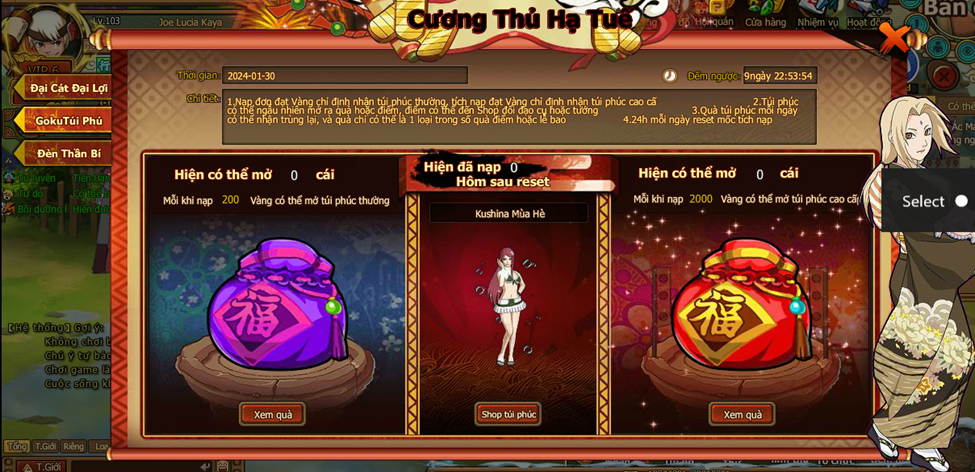
Task: Open the red premium lucky bag
Action: coord(740,305)
